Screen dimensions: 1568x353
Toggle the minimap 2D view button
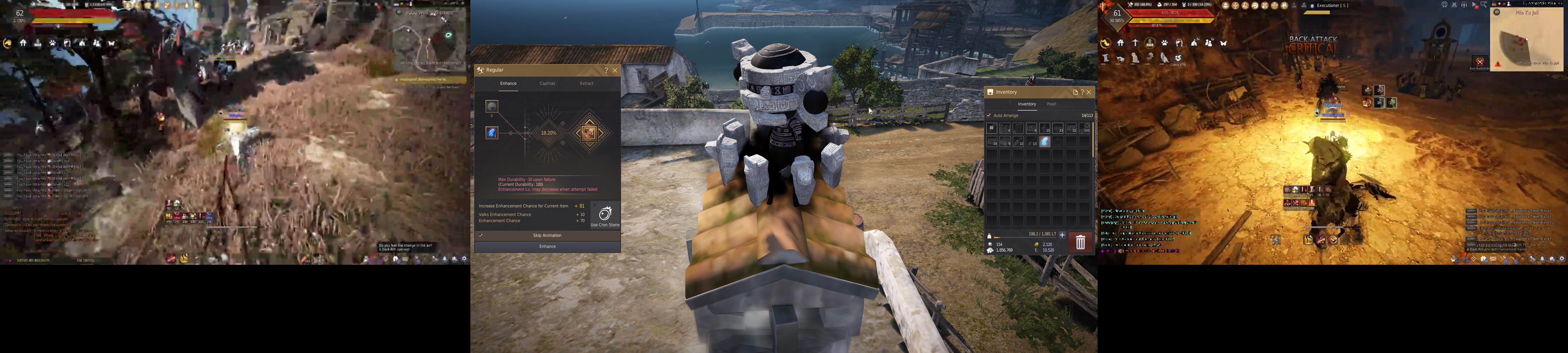click(1497, 12)
